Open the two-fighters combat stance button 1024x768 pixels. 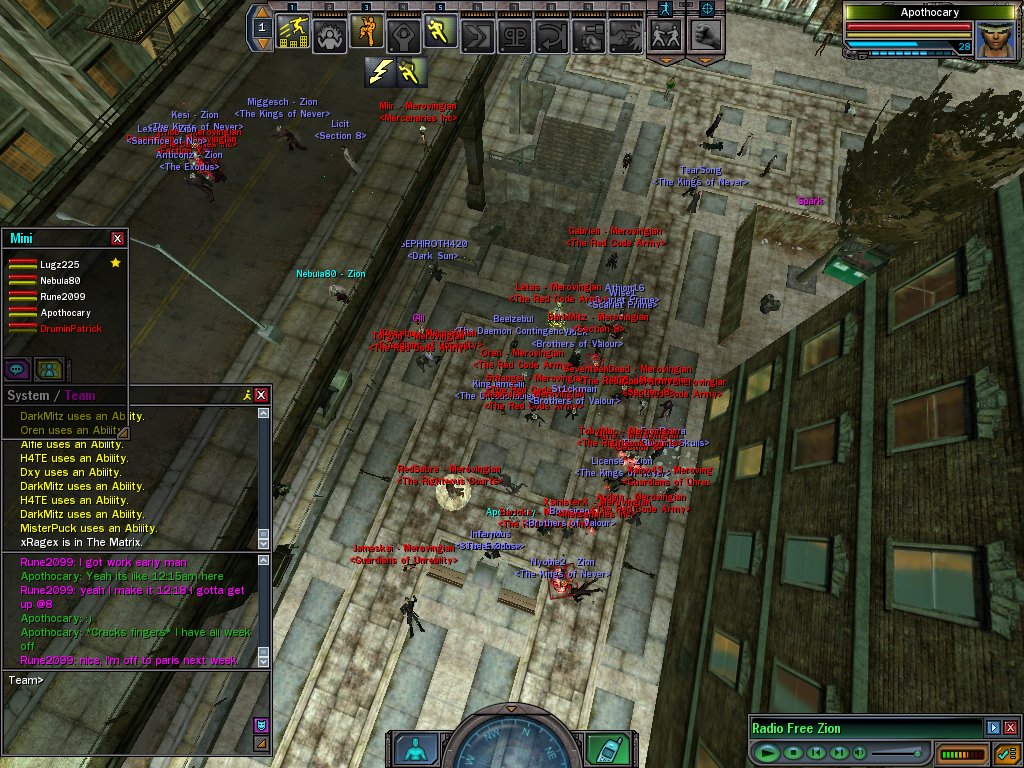(x=665, y=35)
